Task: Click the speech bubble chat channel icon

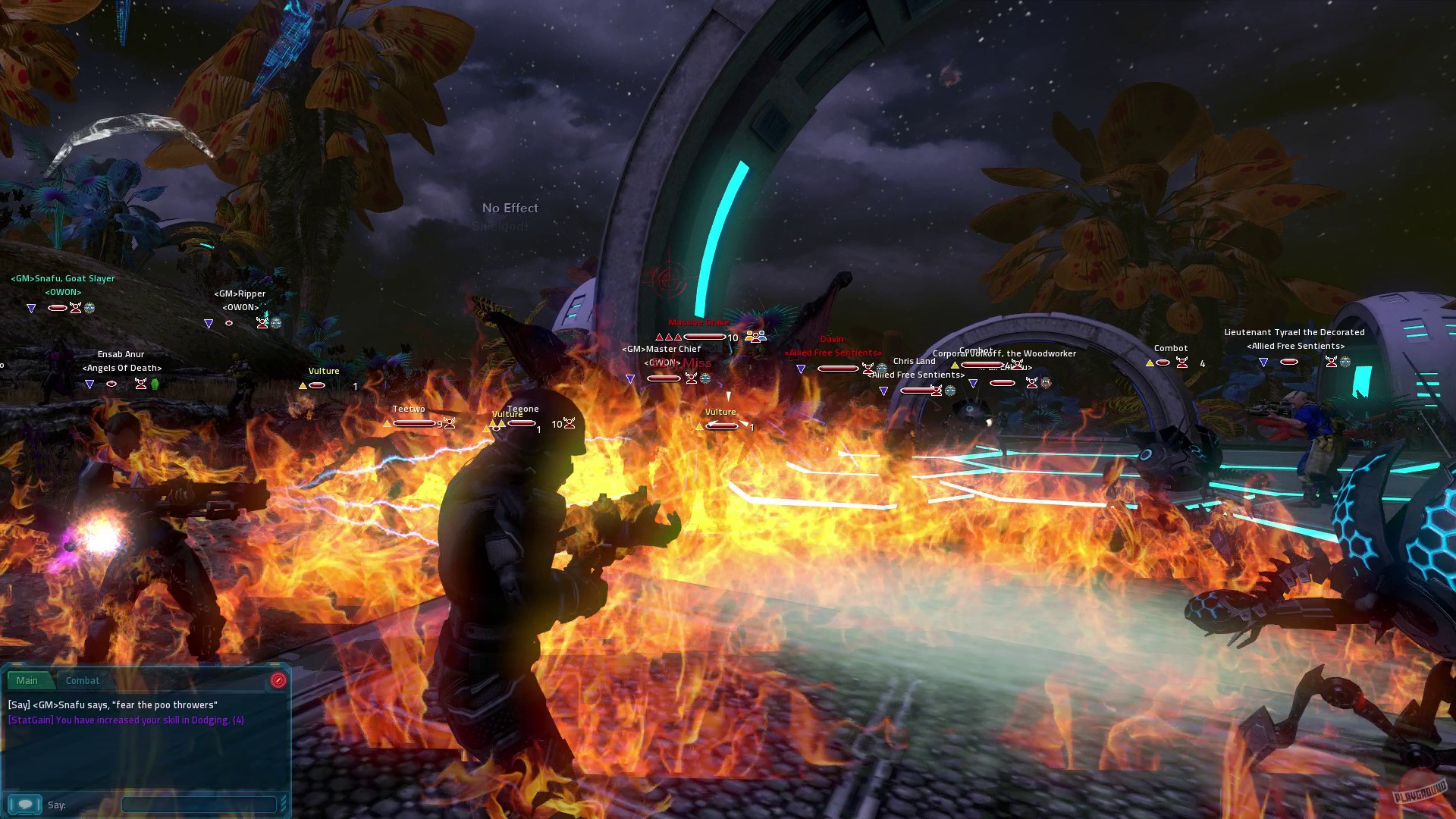Action: tap(26, 804)
